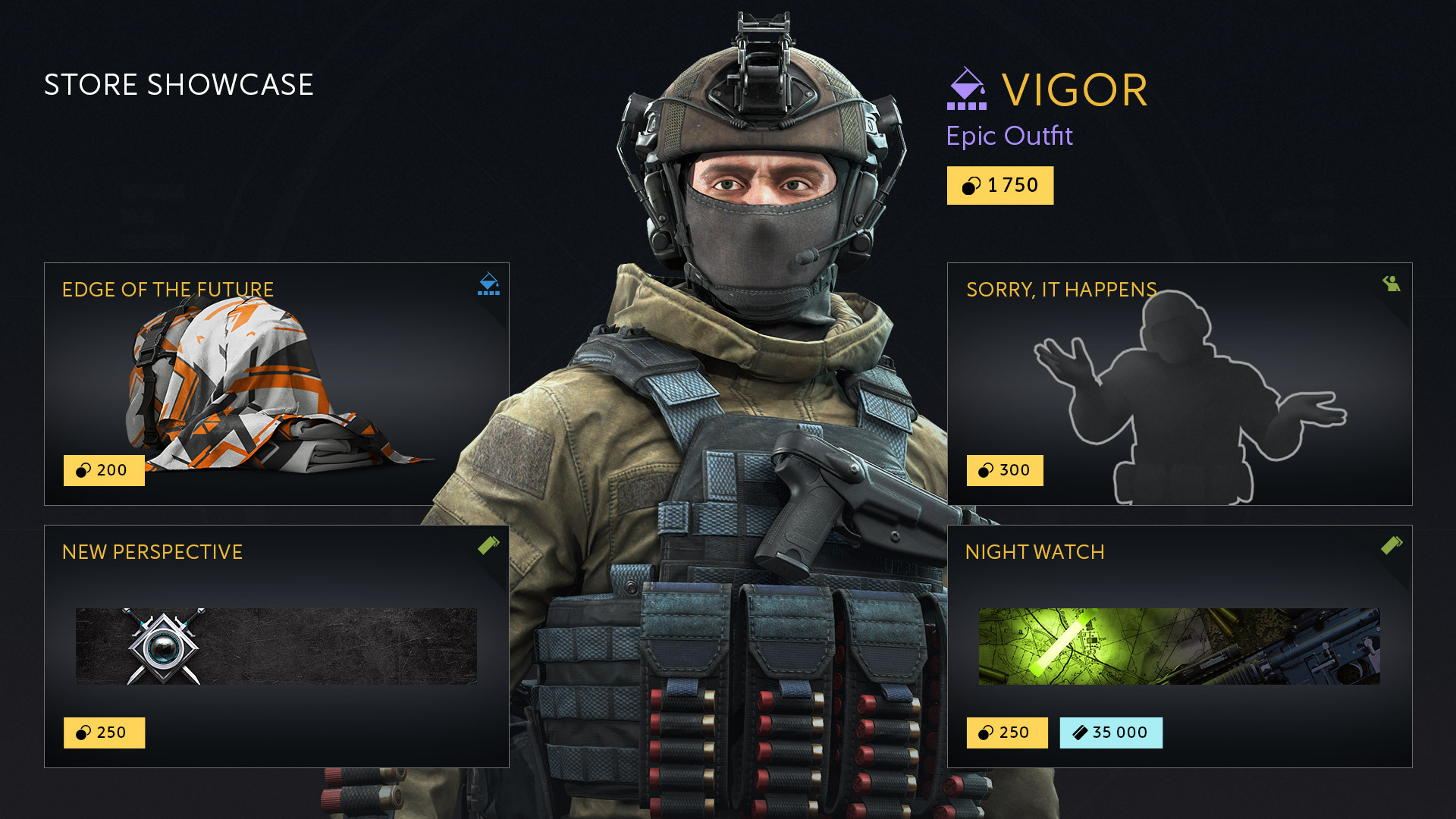Click the coin icon inside the 300 price badge

click(x=984, y=470)
